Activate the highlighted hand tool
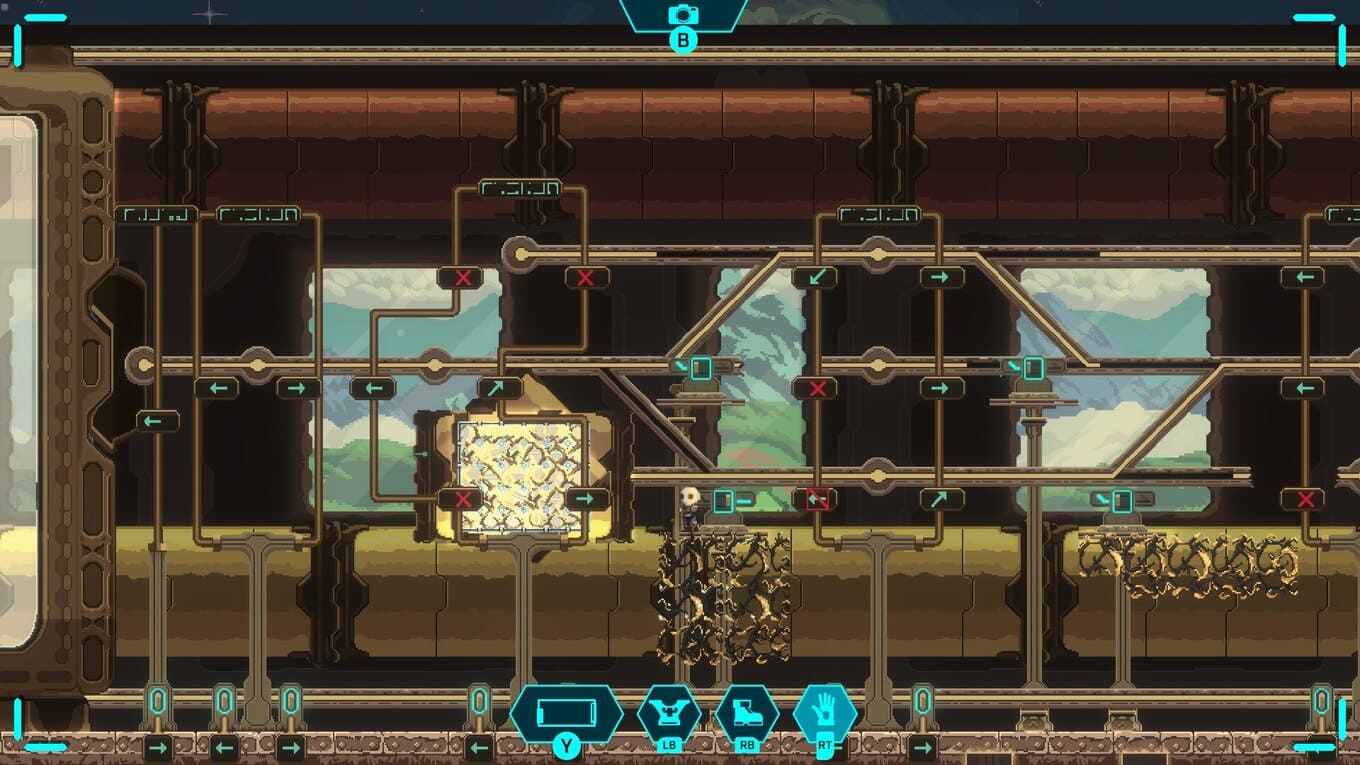Image resolution: width=1360 pixels, height=765 pixels. 825,713
